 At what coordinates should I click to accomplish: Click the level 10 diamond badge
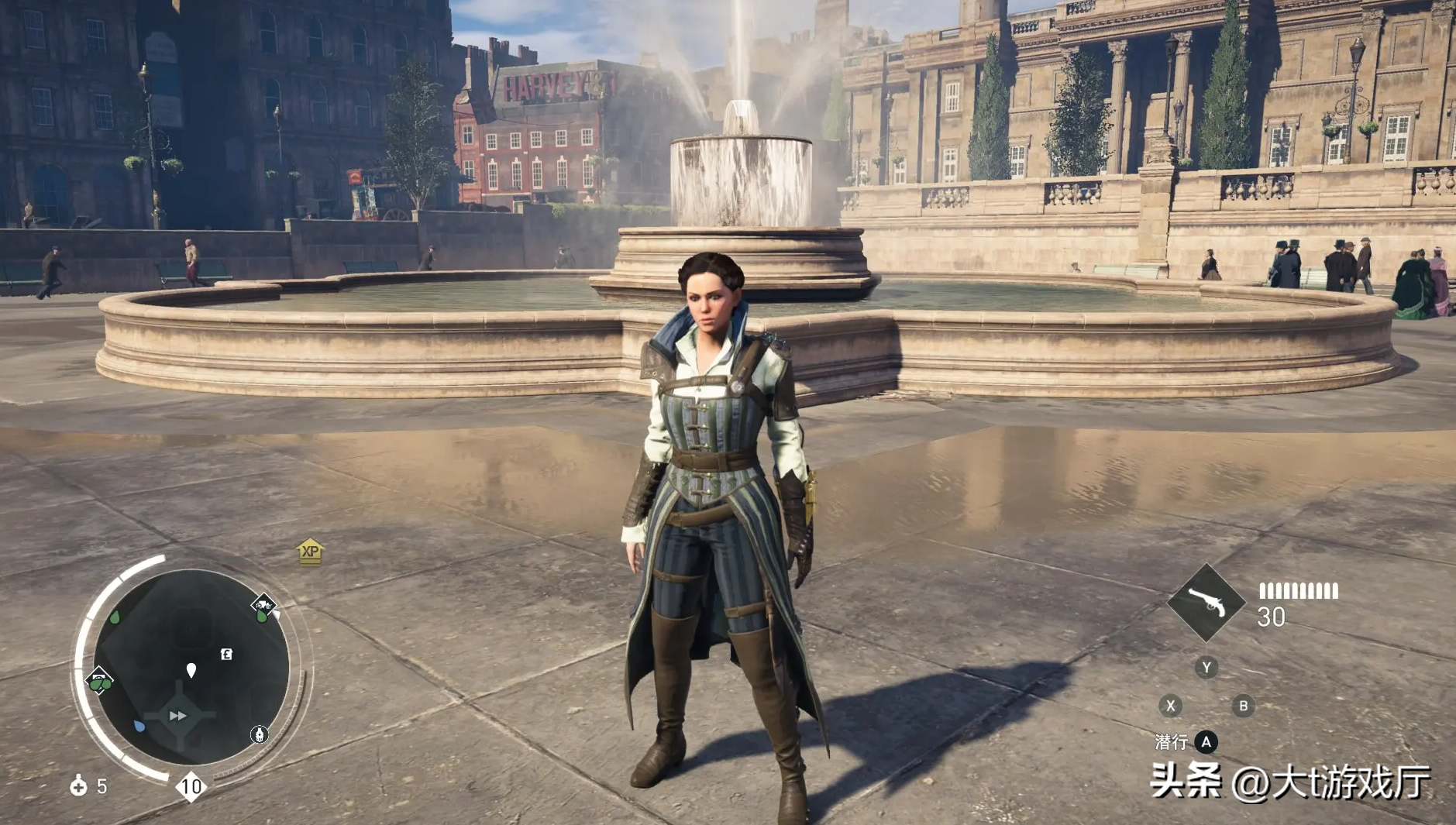191,787
